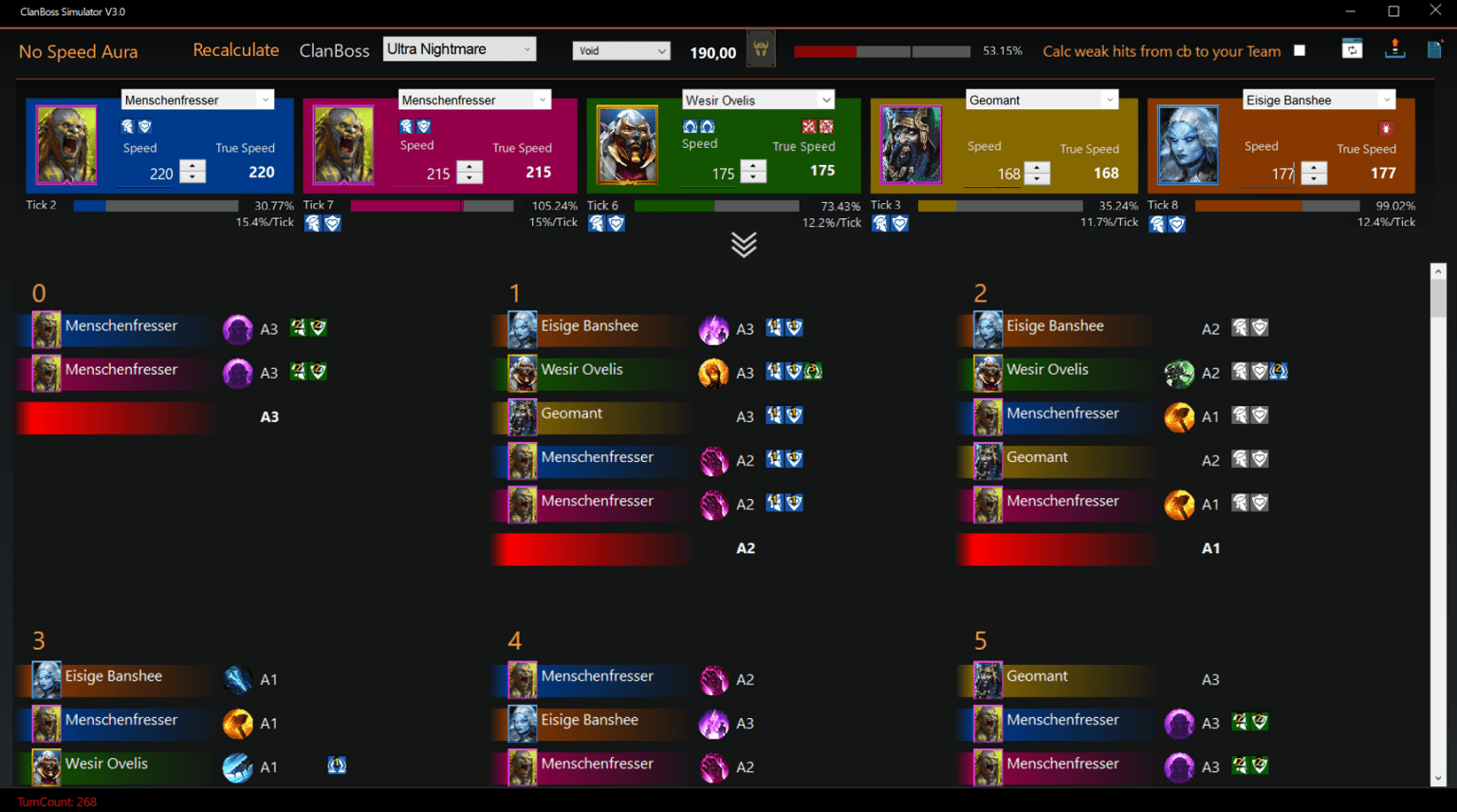
Task: Increase speed 220 with the up stepper arrow
Action: point(192,167)
